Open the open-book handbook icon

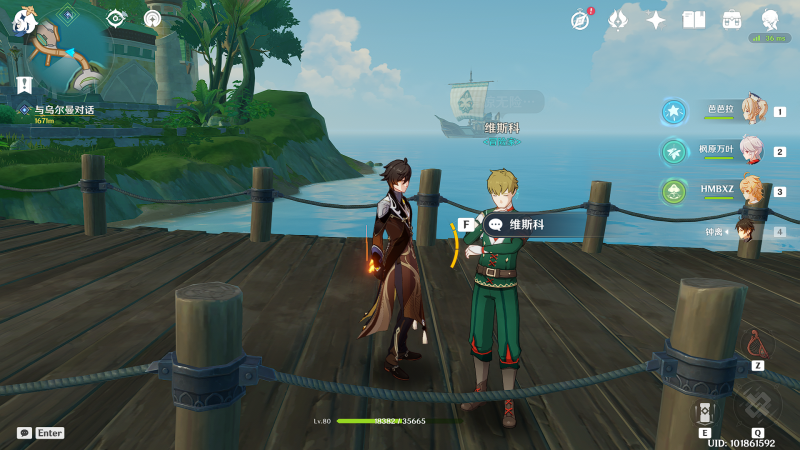click(x=694, y=19)
